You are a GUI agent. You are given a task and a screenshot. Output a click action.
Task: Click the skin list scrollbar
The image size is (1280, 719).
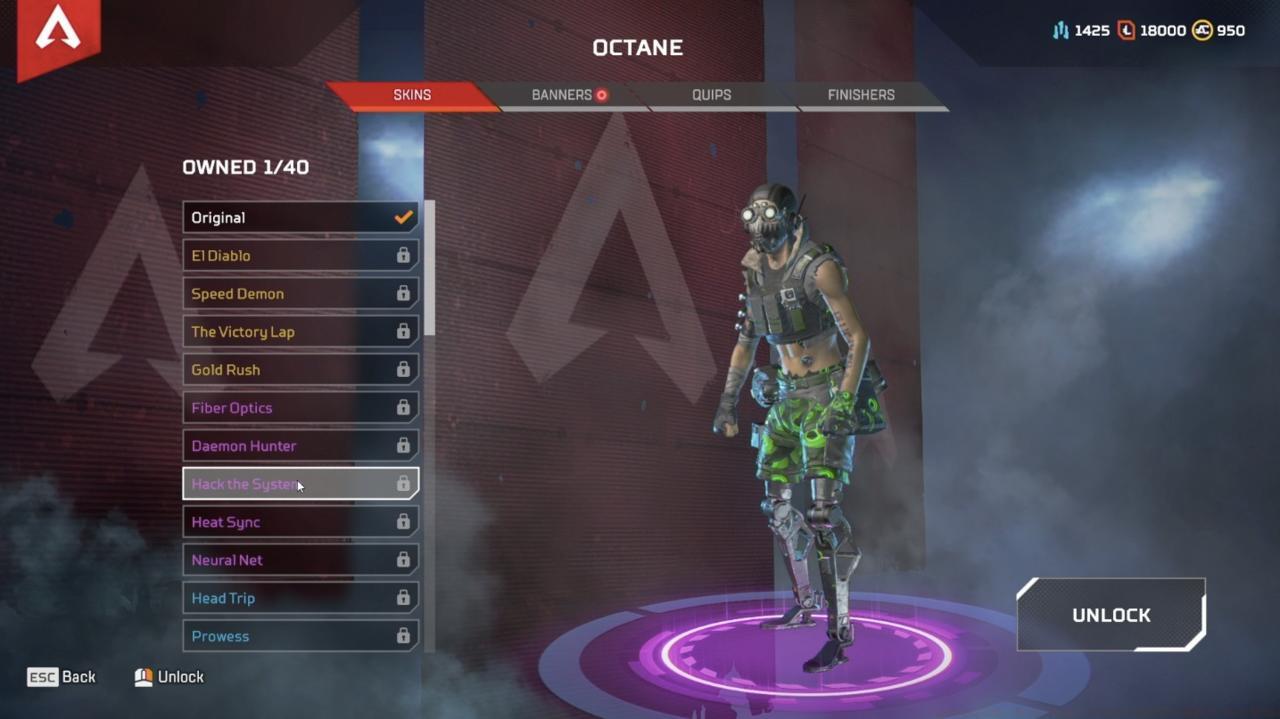[x=430, y=268]
